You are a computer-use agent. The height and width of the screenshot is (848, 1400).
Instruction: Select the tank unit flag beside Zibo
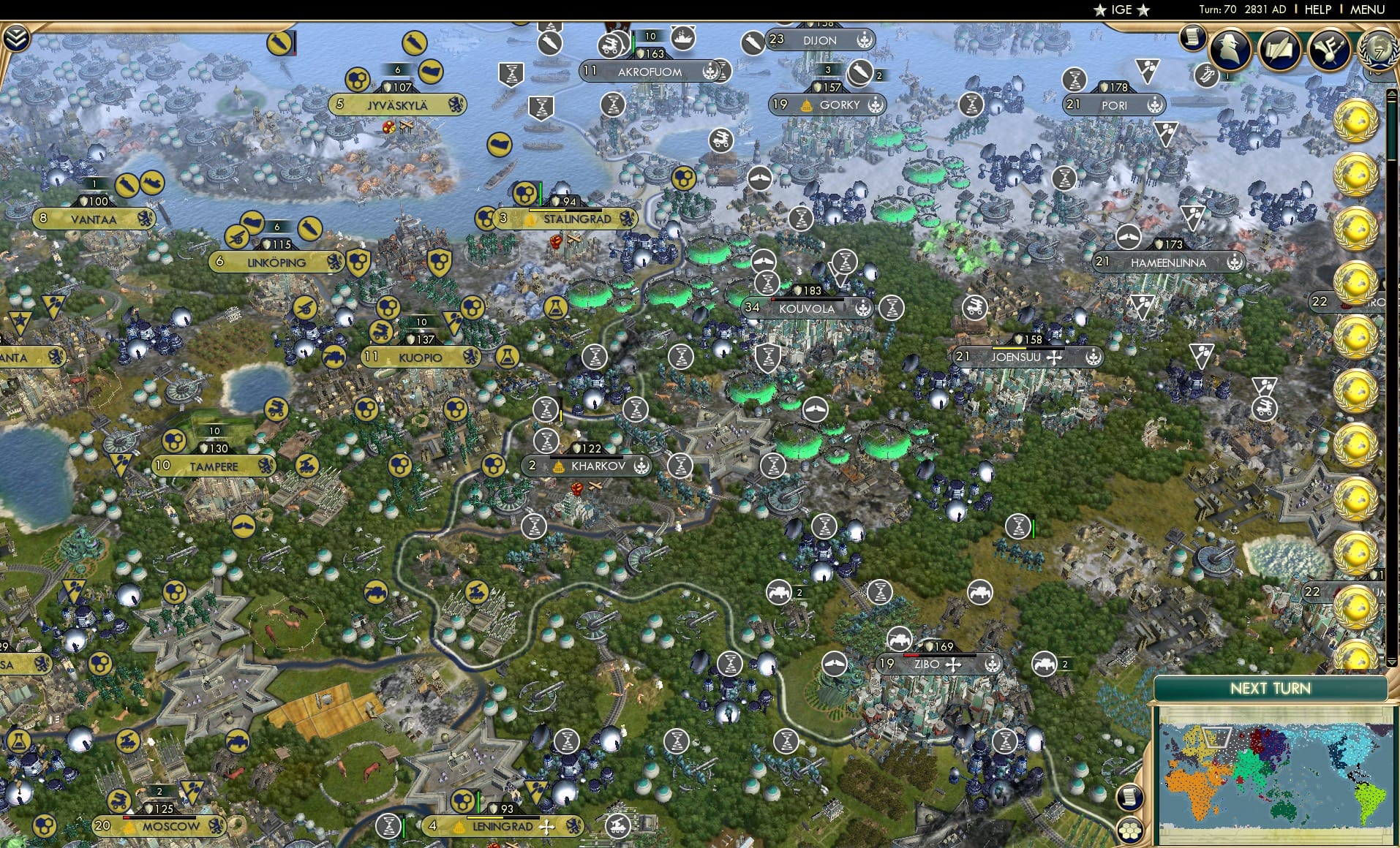click(1044, 664)
